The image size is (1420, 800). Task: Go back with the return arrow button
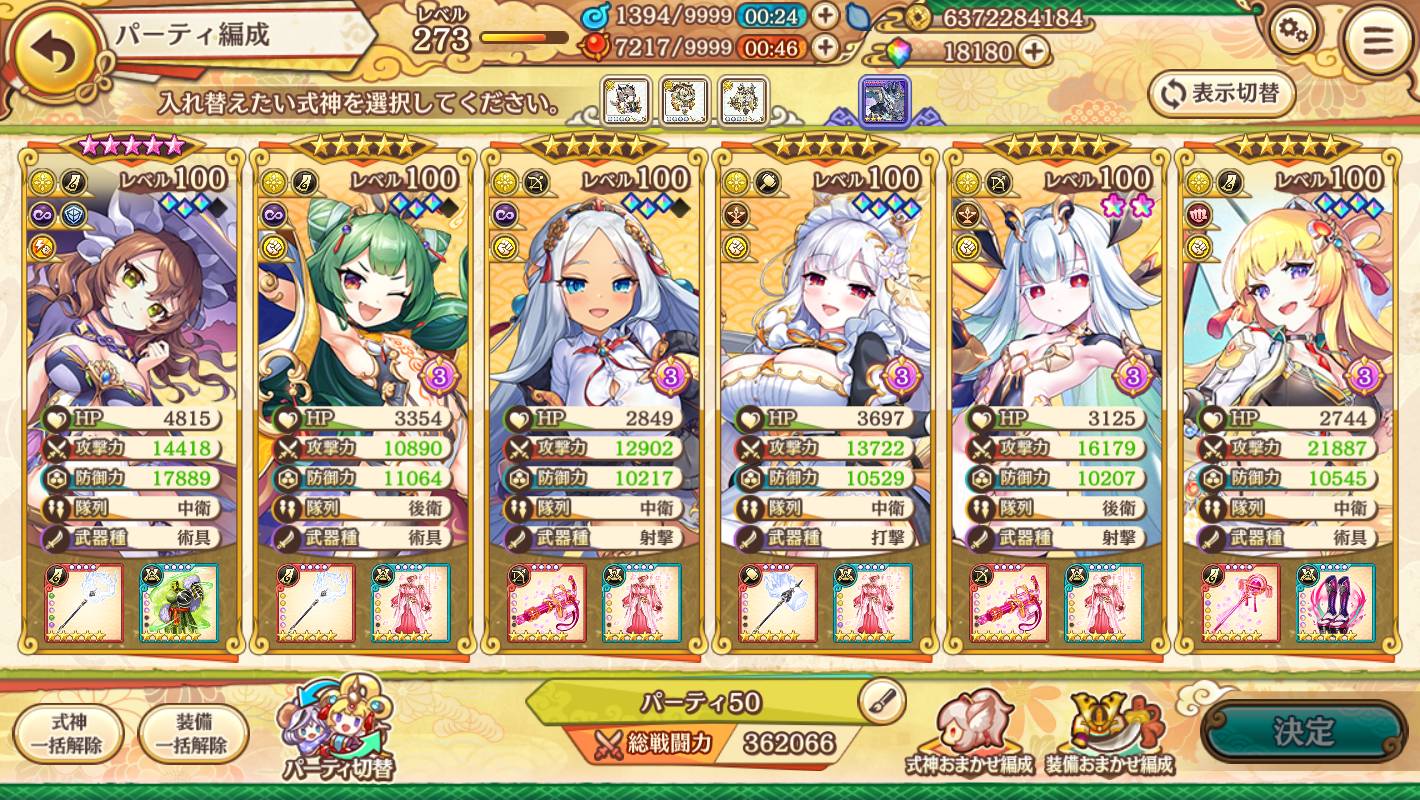(56, 56)
